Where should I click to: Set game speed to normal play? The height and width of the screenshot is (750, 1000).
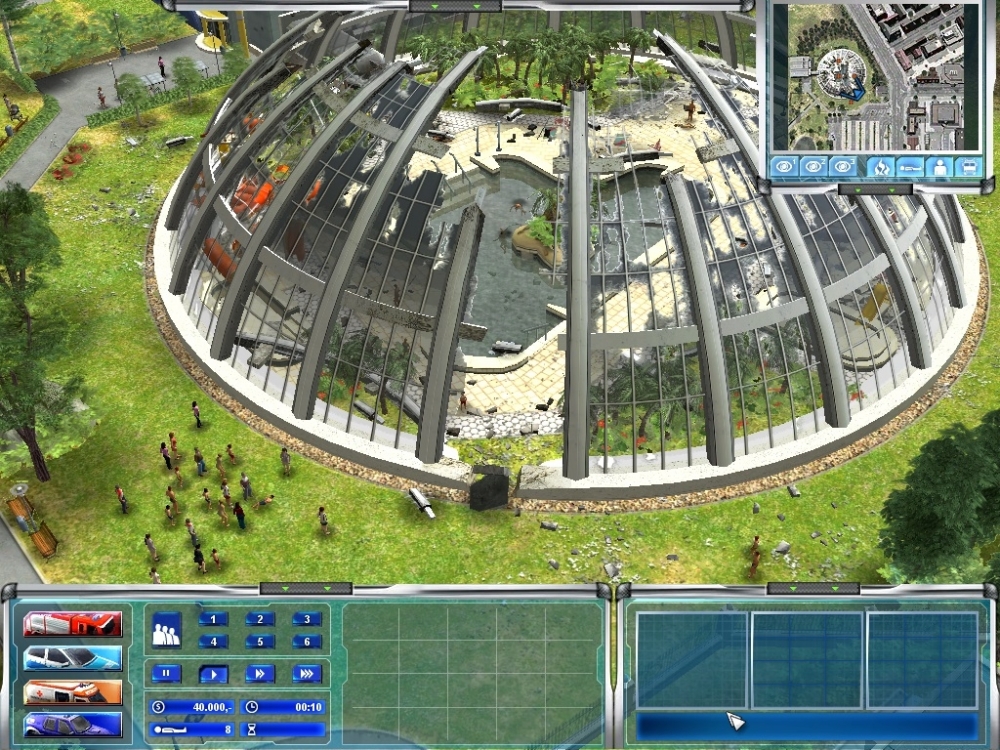(213, 674)
